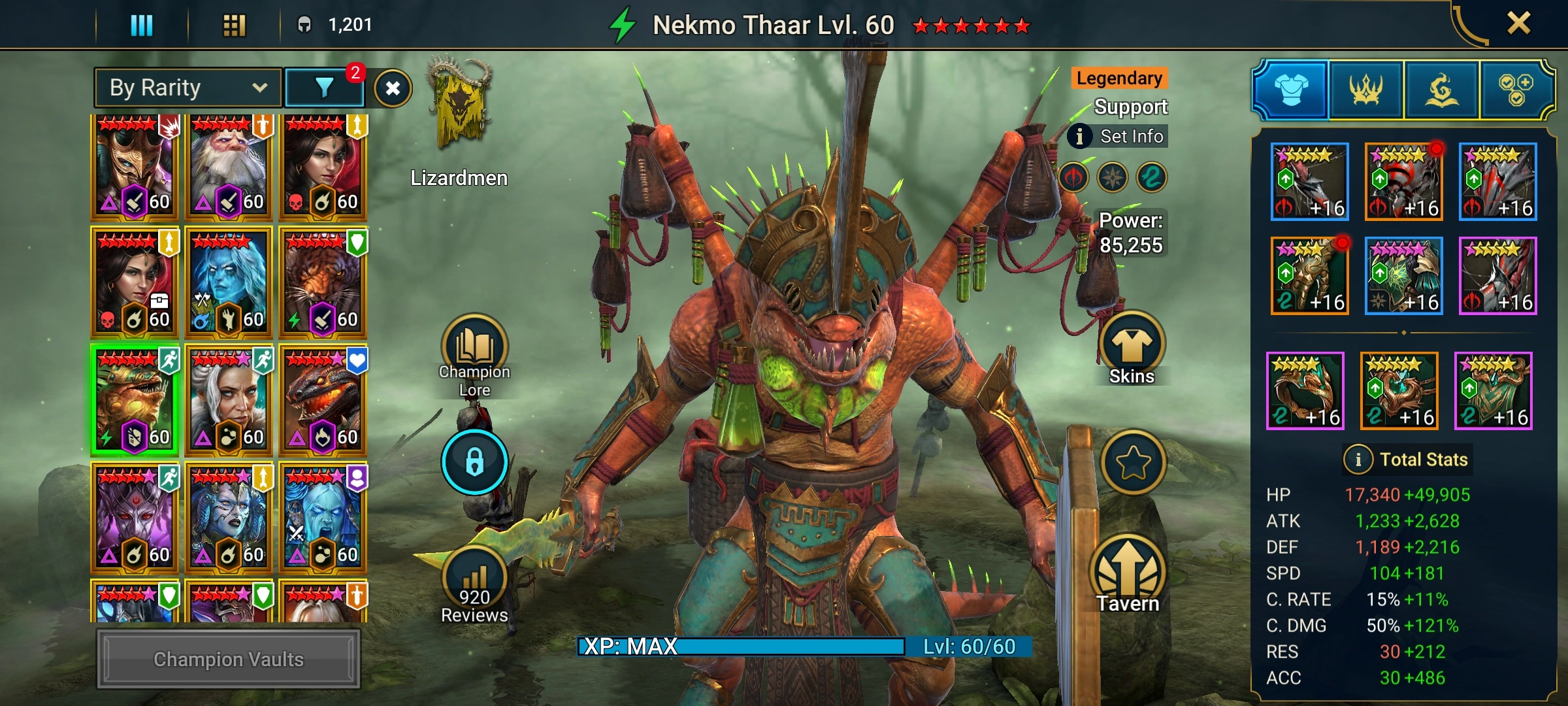This screenshot has height=706, width=1568.
Task: Open the Skins menu
Action: (x=1132, y=346)
